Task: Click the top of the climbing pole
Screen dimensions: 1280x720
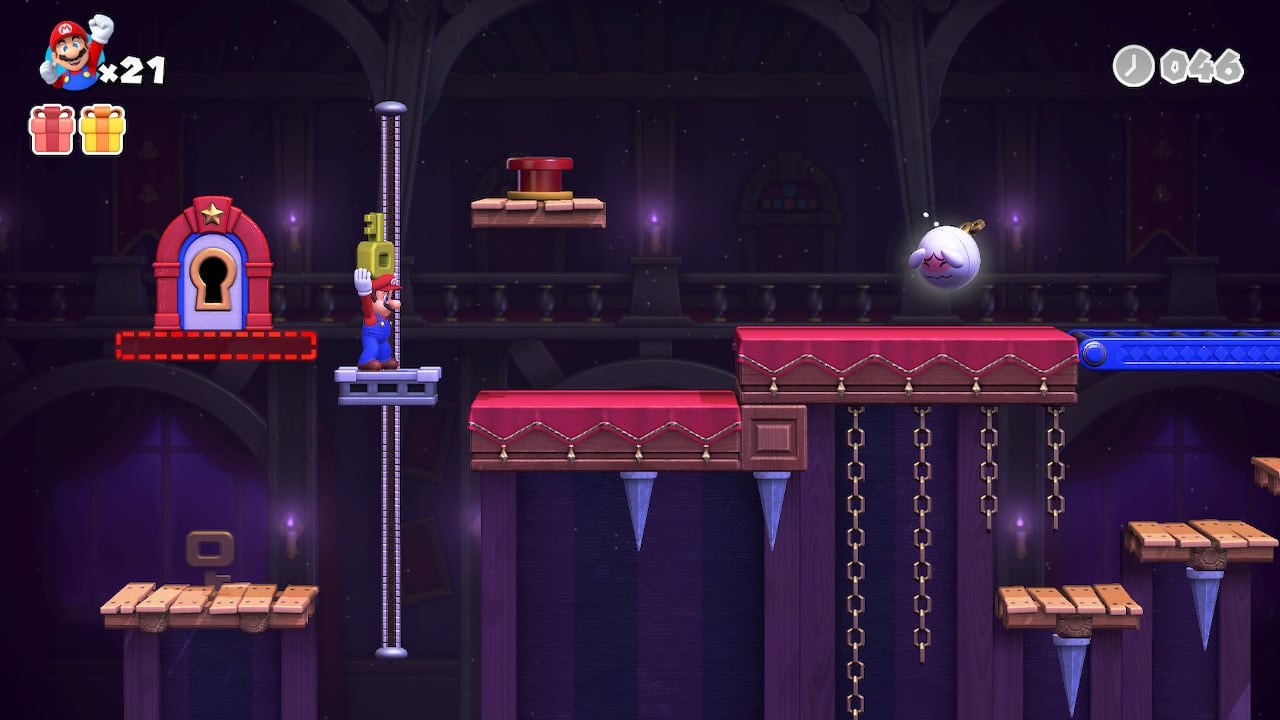Action: tap(390, 108)
